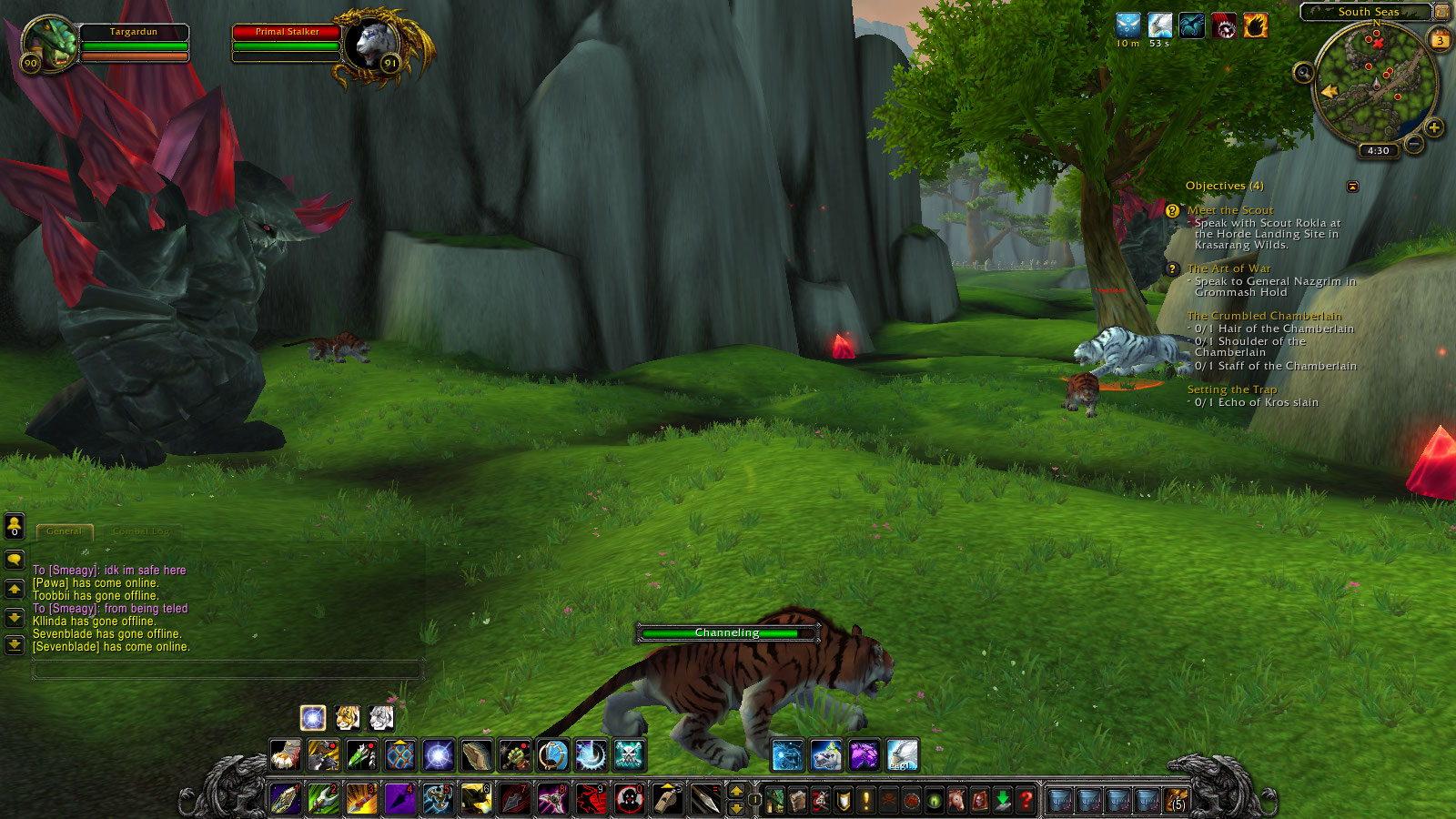Click the minimap tracking magnifier button

click(1303, 73)
